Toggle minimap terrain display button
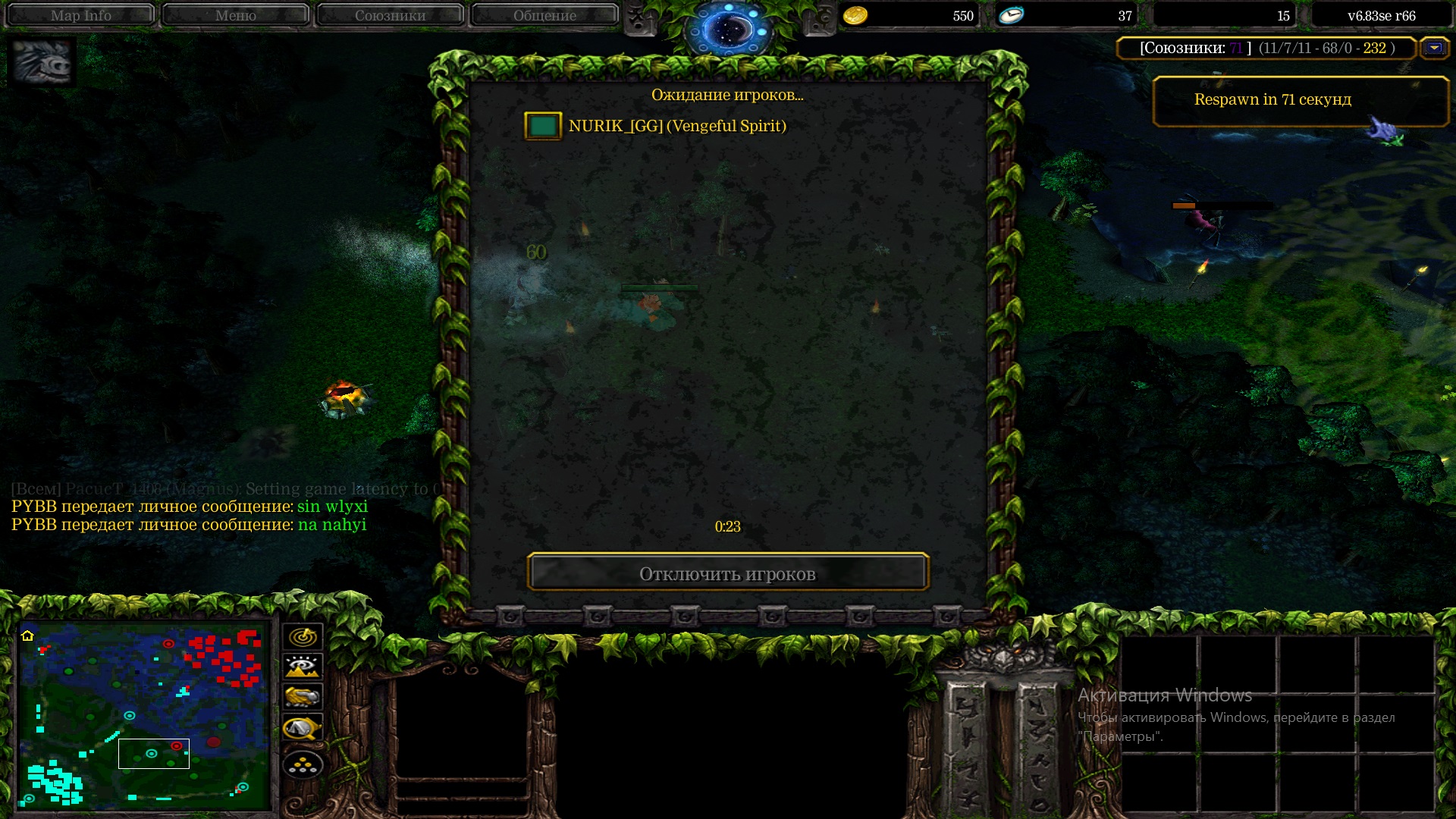 coord(303,667)
